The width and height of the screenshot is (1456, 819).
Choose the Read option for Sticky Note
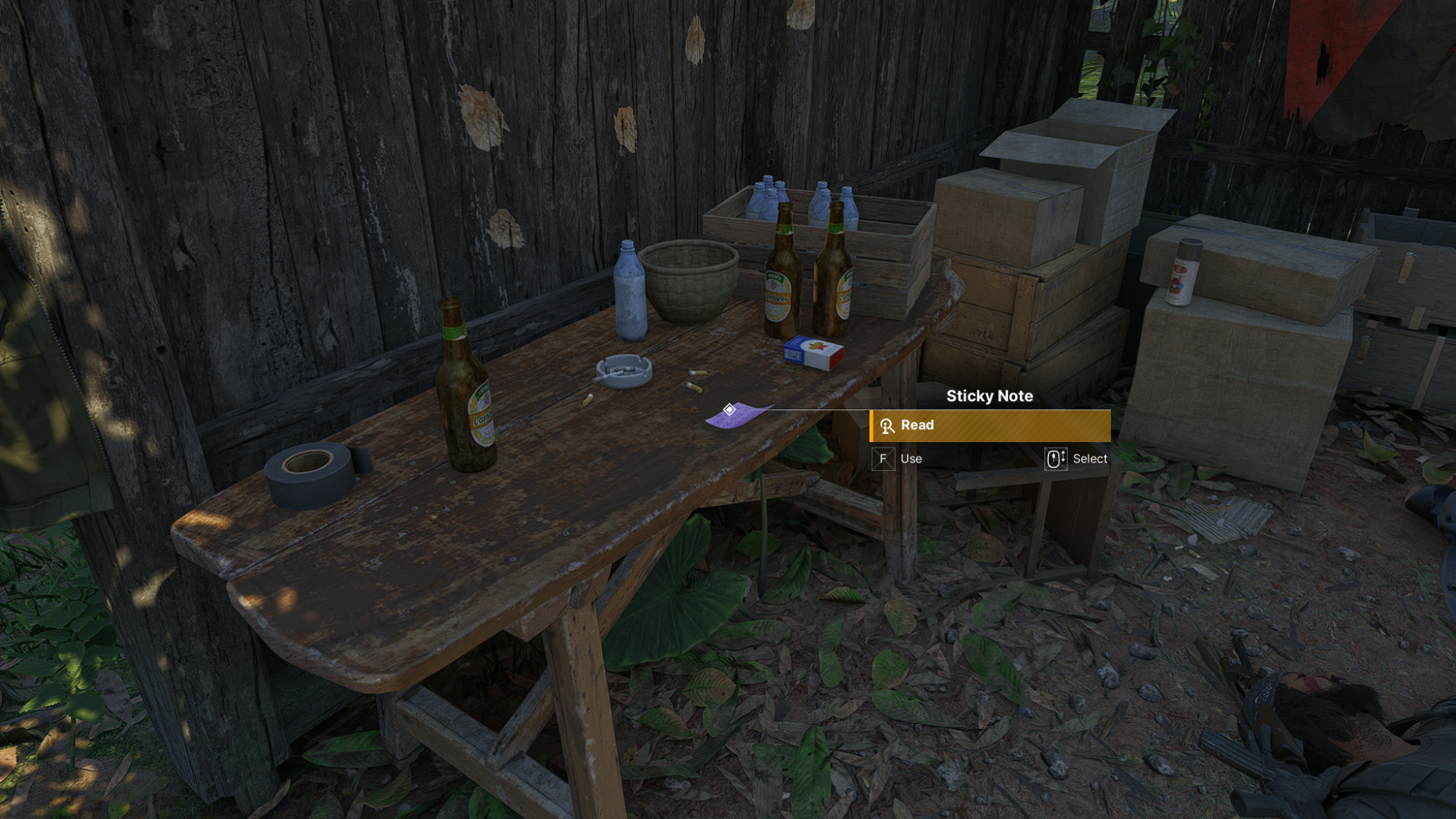(990, 425)
